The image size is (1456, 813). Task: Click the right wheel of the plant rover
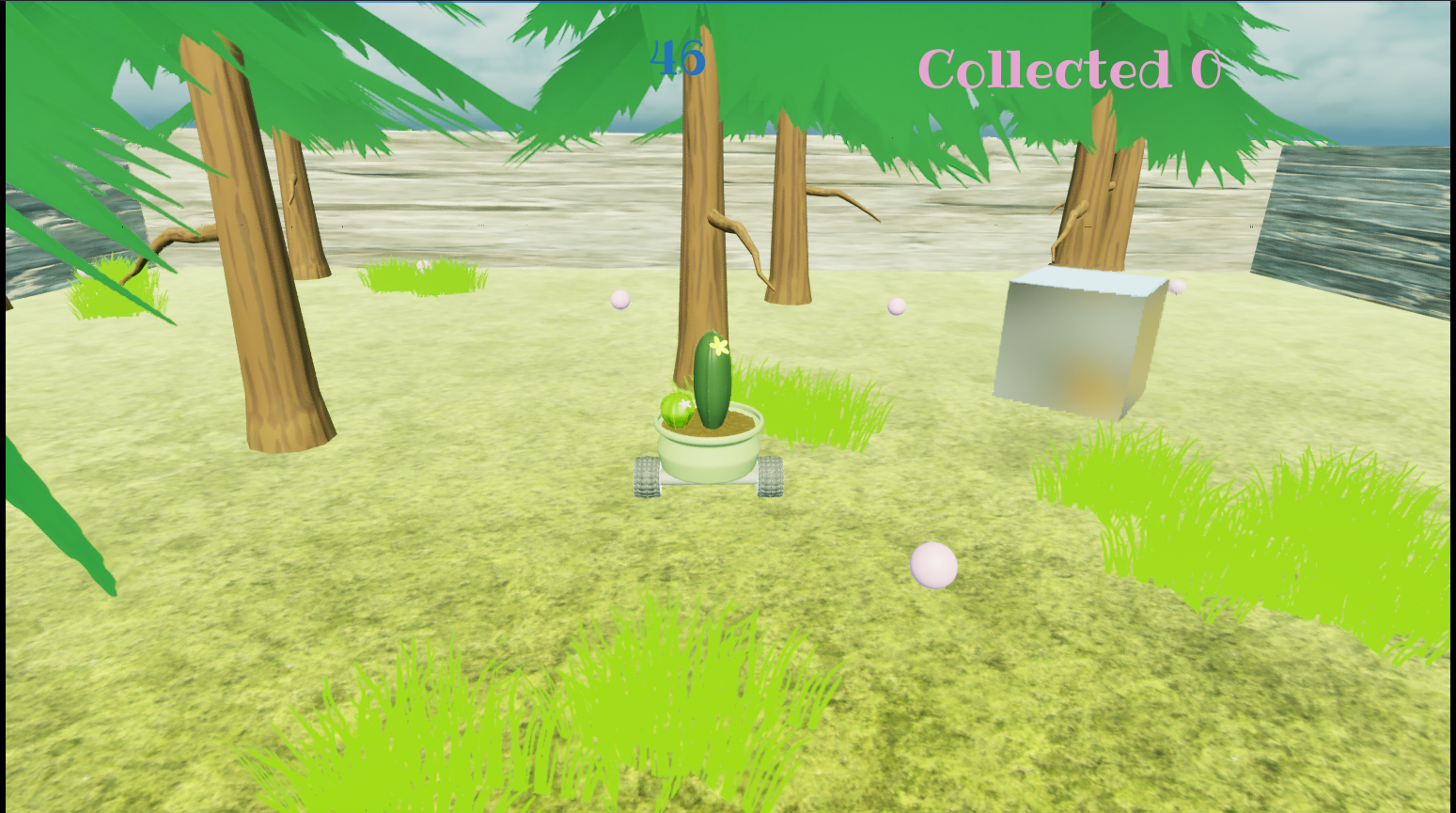click(x=770, y=477)
